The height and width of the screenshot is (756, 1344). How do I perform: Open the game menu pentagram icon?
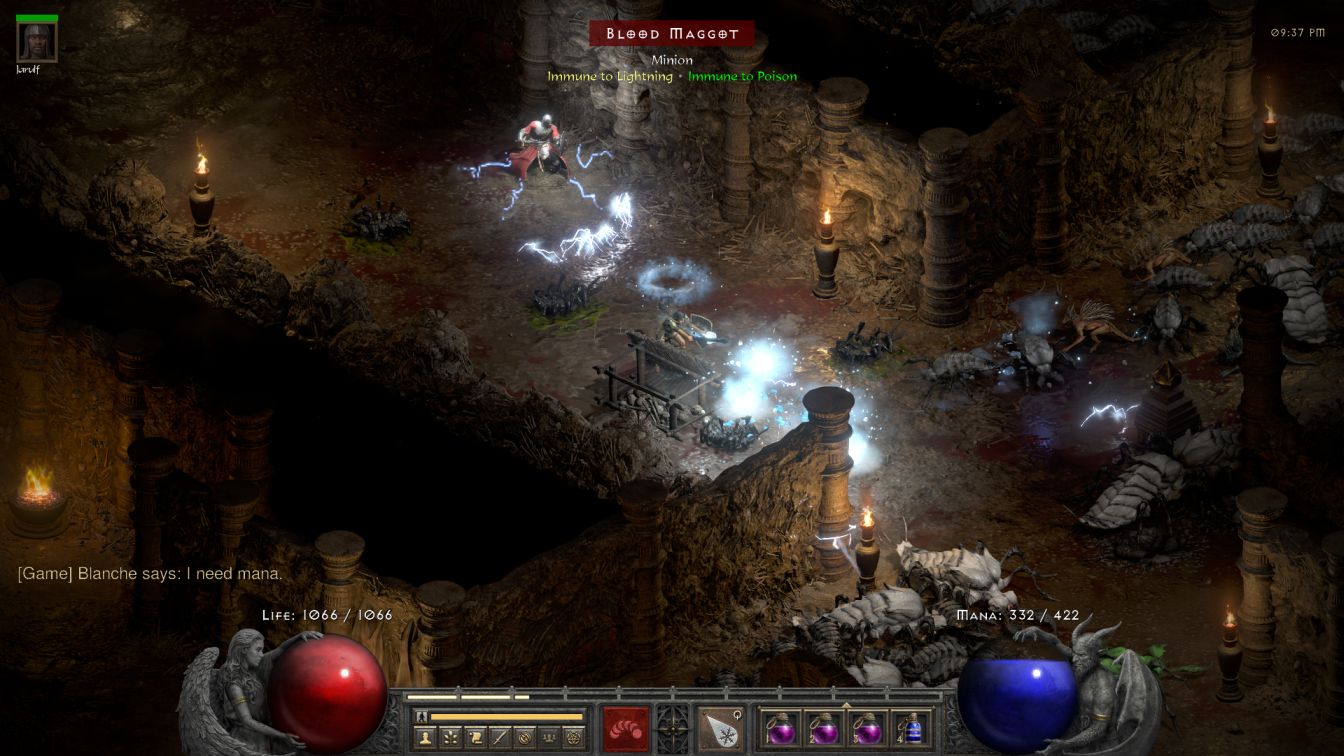[x=574, y=738]
